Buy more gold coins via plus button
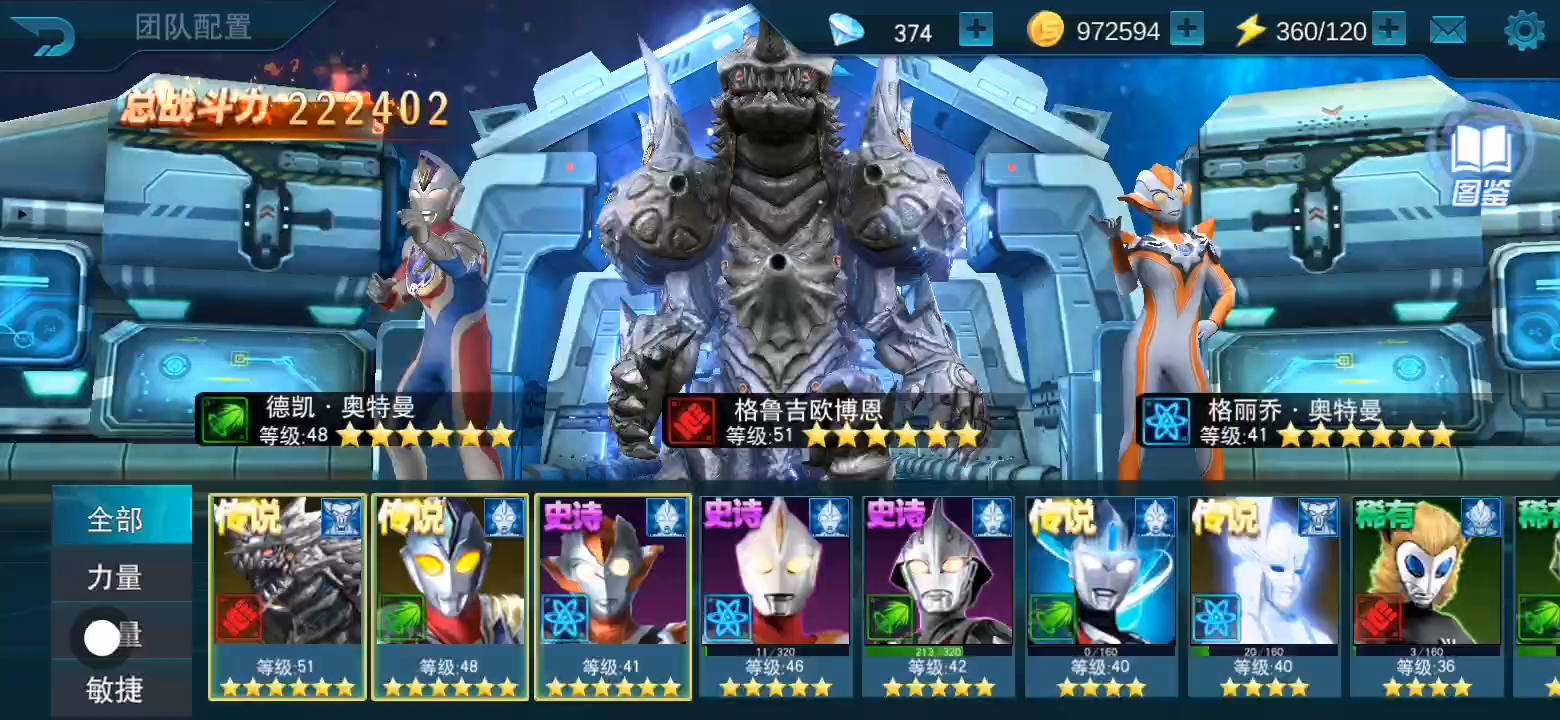The height and width of the screenshot is (720, 1560). tap(1186, 30)
